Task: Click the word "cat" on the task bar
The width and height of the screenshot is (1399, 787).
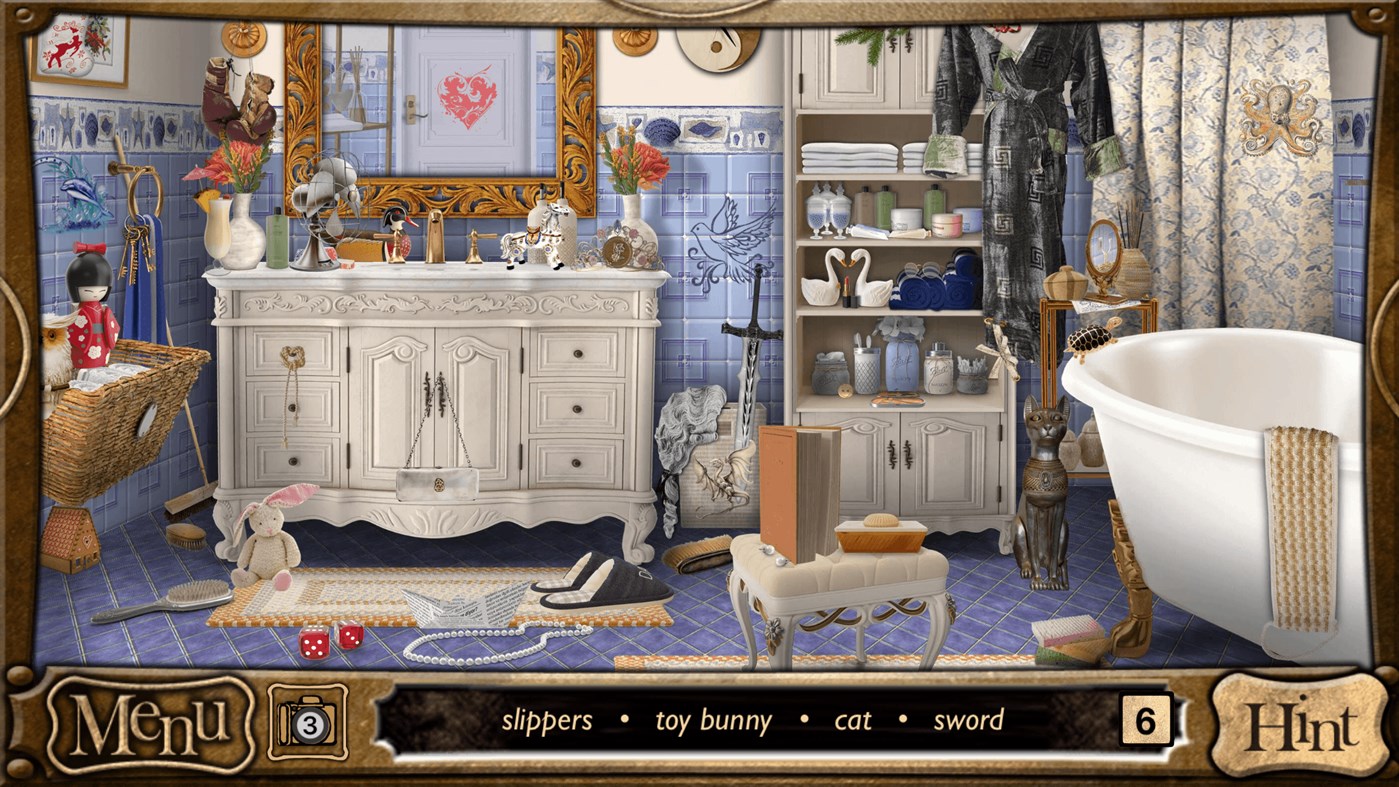Action: 852,719
